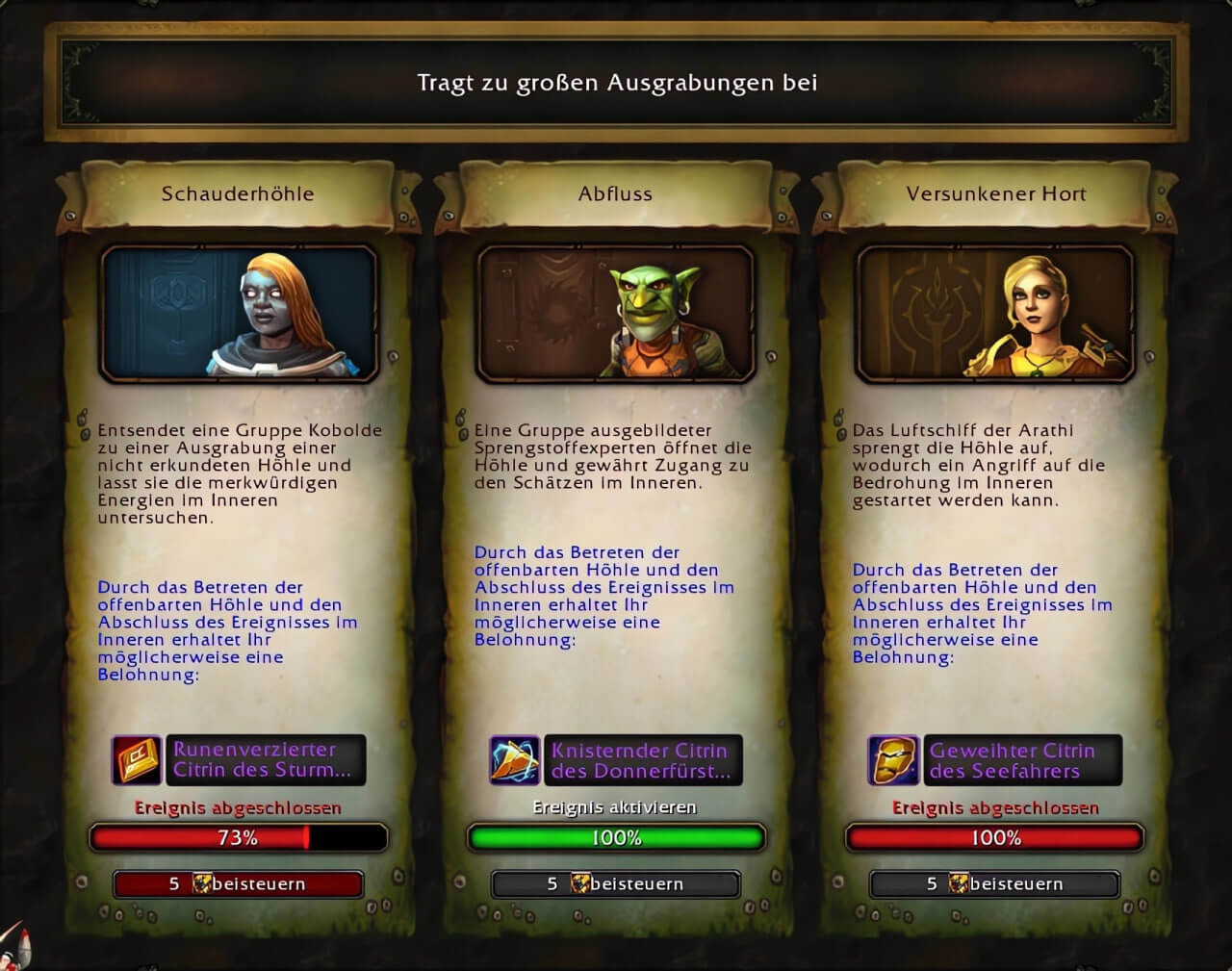Select the Runenverzierter Citrin des Sturm reward

click(239, 759)
